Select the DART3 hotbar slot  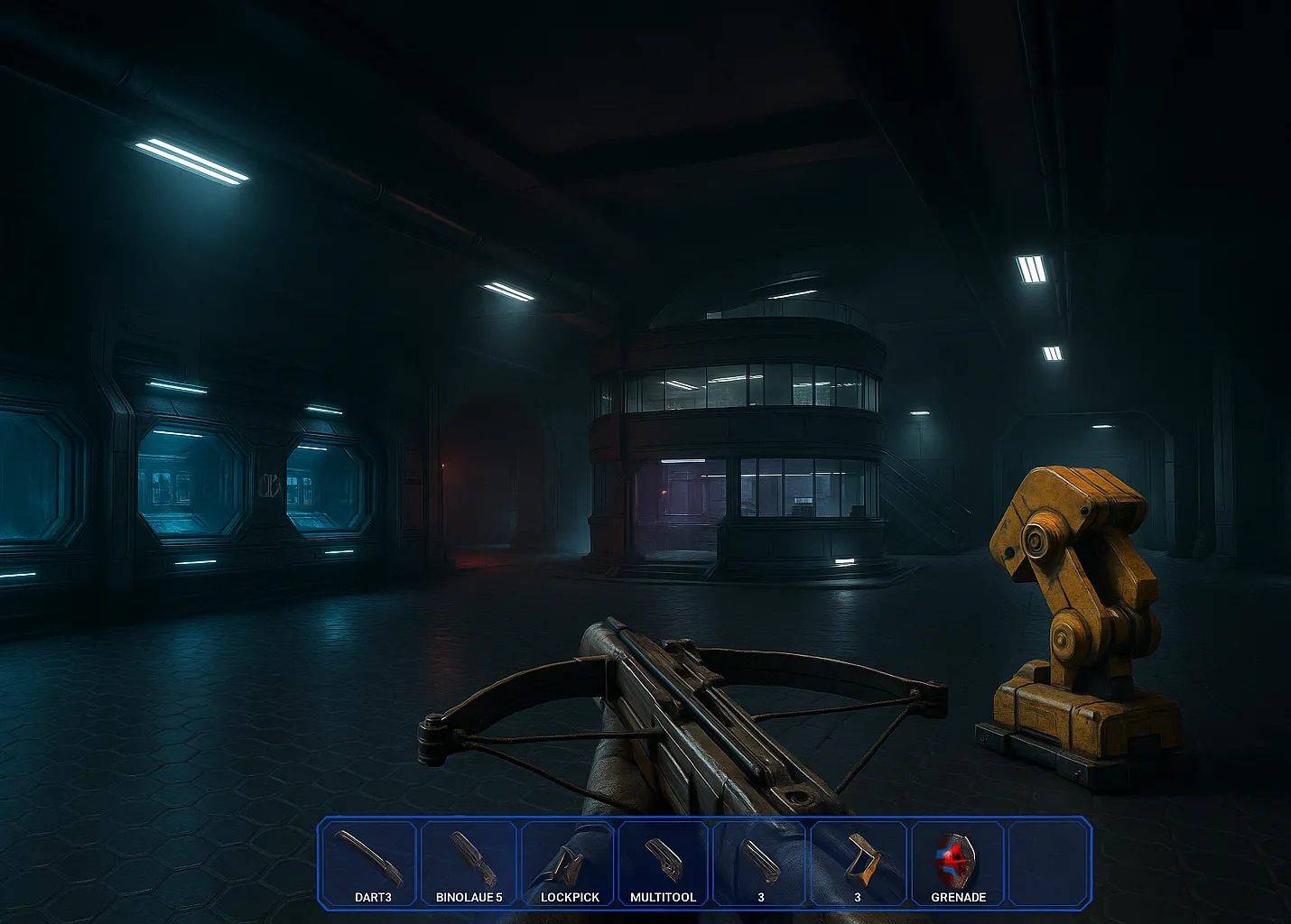tap(370, 864)
